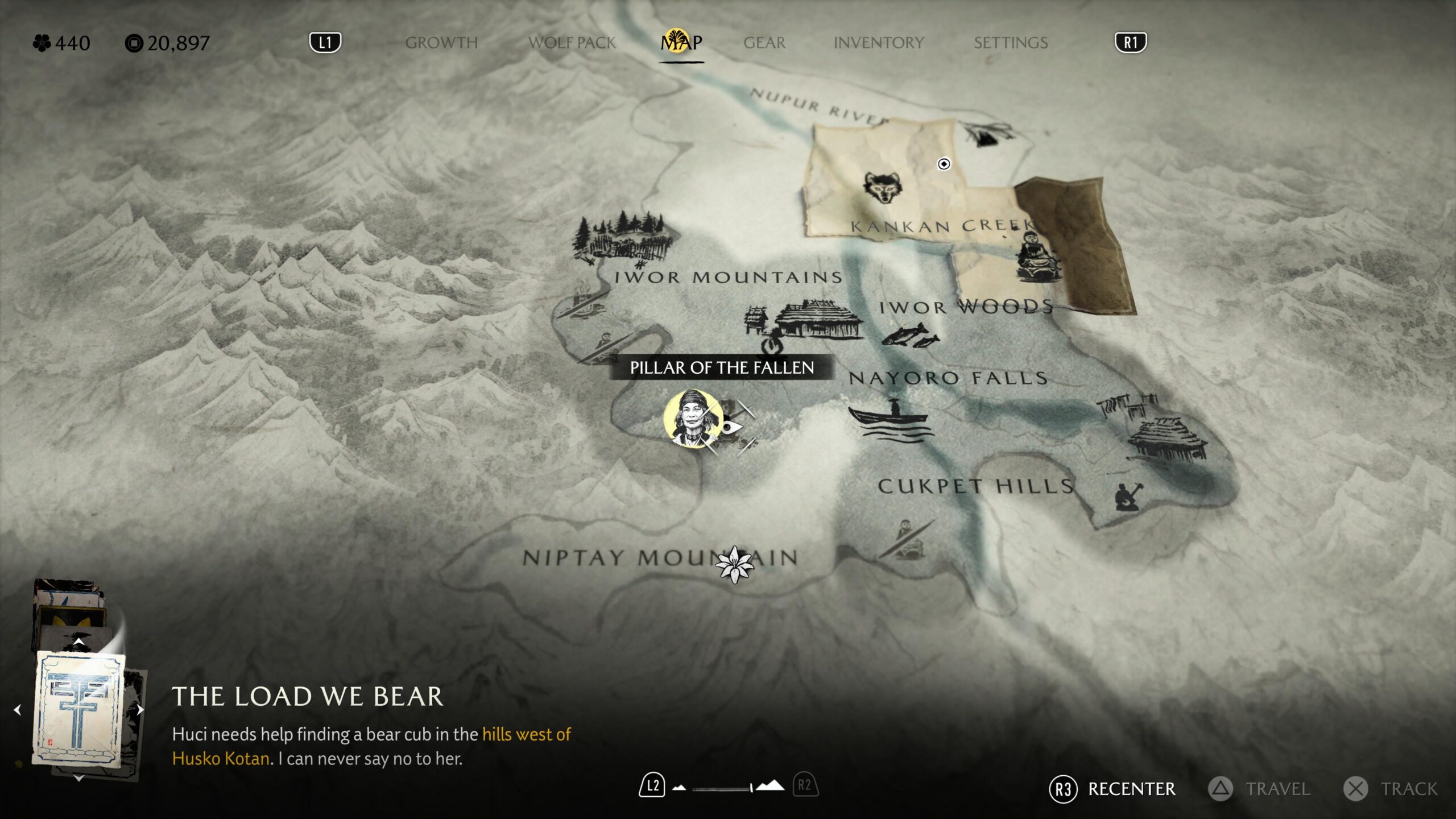The height and width of the screenshot is (819, 1456).
Task: Select the fish icon below Iwor Woods
Action: pos(910,335)
